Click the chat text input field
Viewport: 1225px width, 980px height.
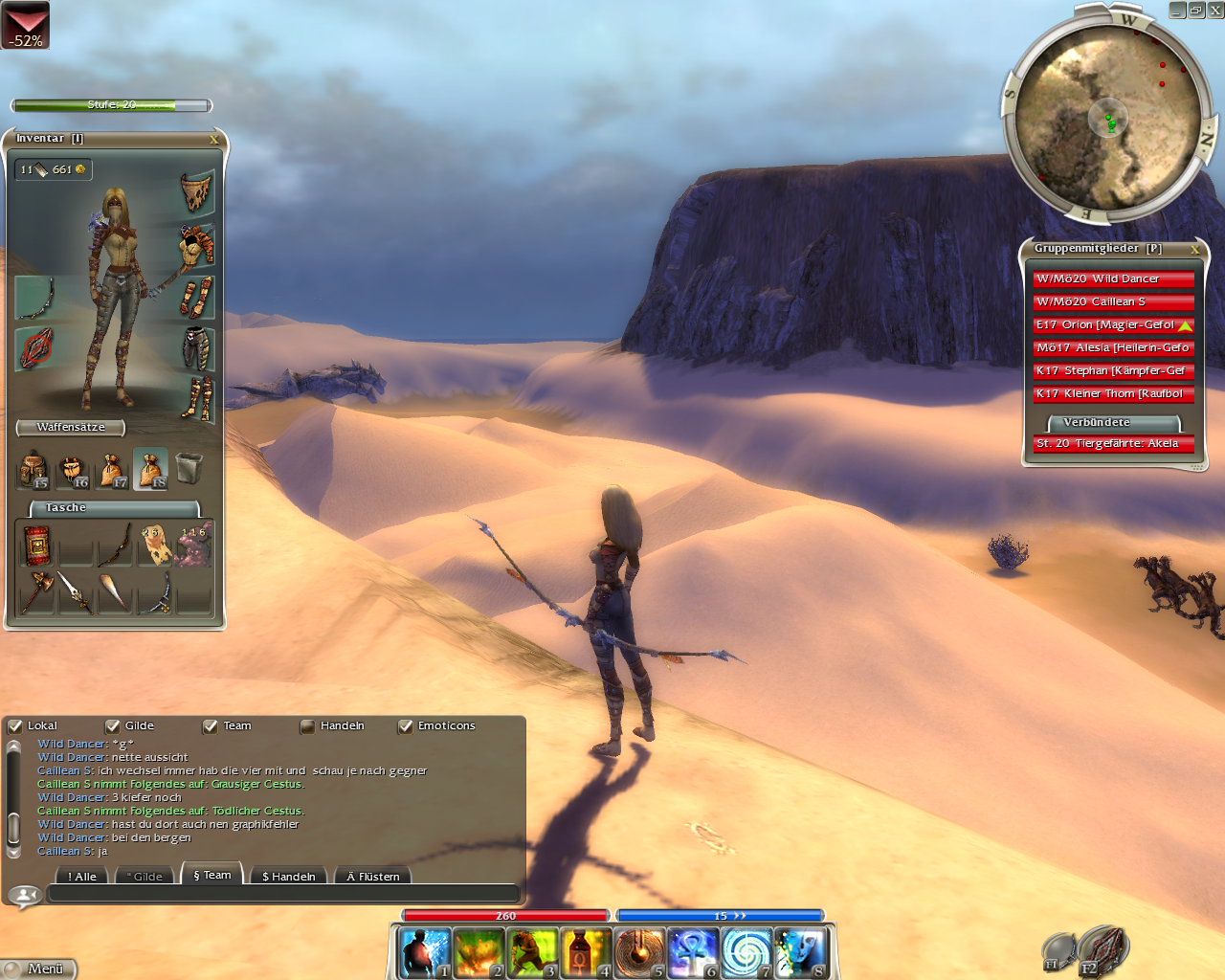pos(283,894)
